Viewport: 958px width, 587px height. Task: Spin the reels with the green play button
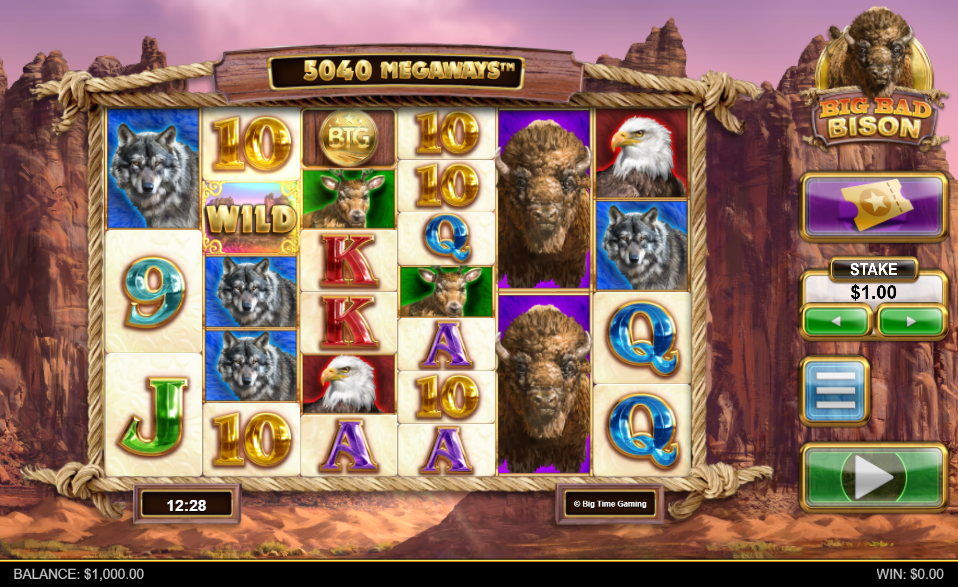[x=873, y=477]
